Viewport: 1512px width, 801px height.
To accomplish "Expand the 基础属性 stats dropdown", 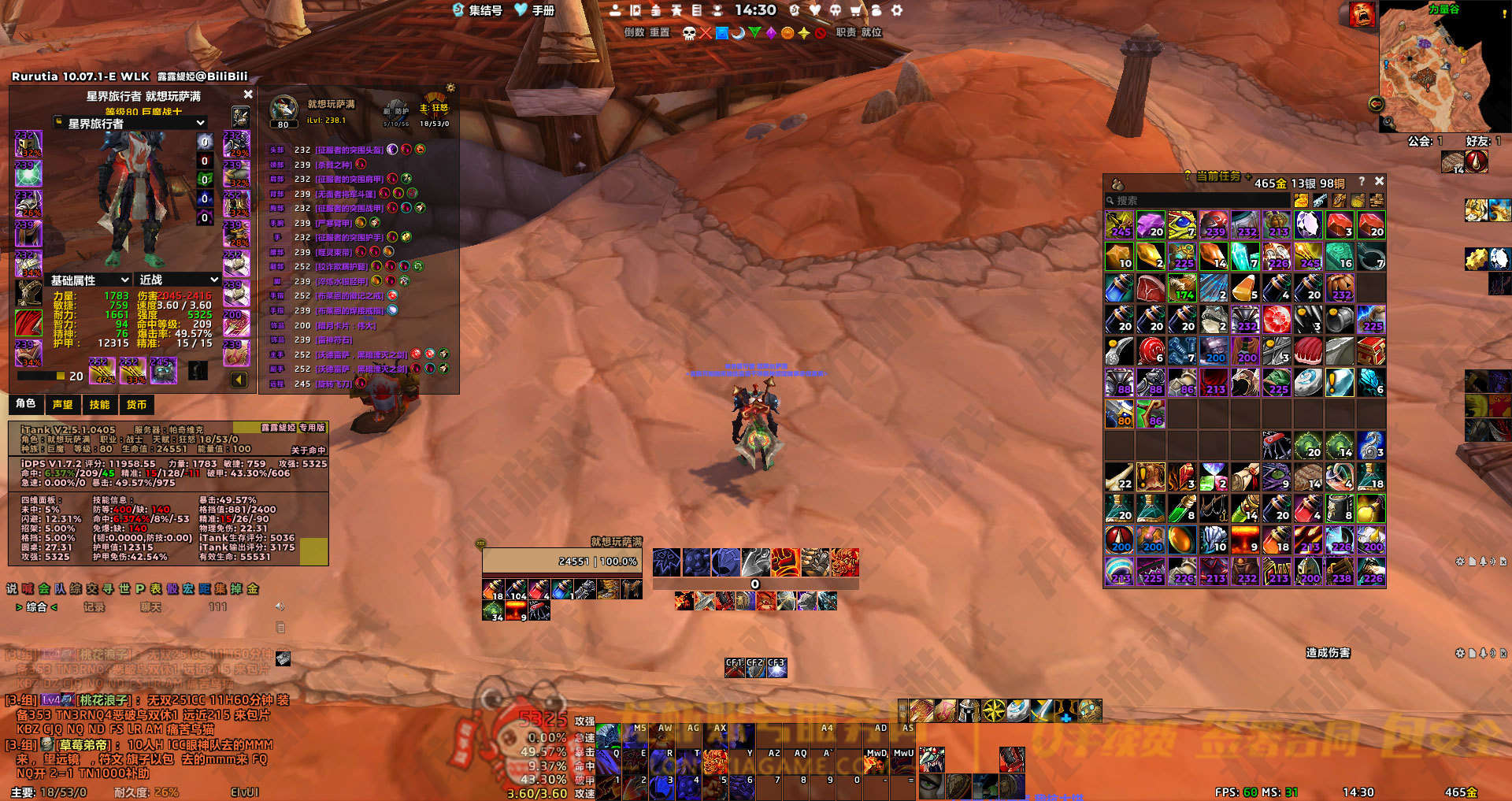I will 124,280.
